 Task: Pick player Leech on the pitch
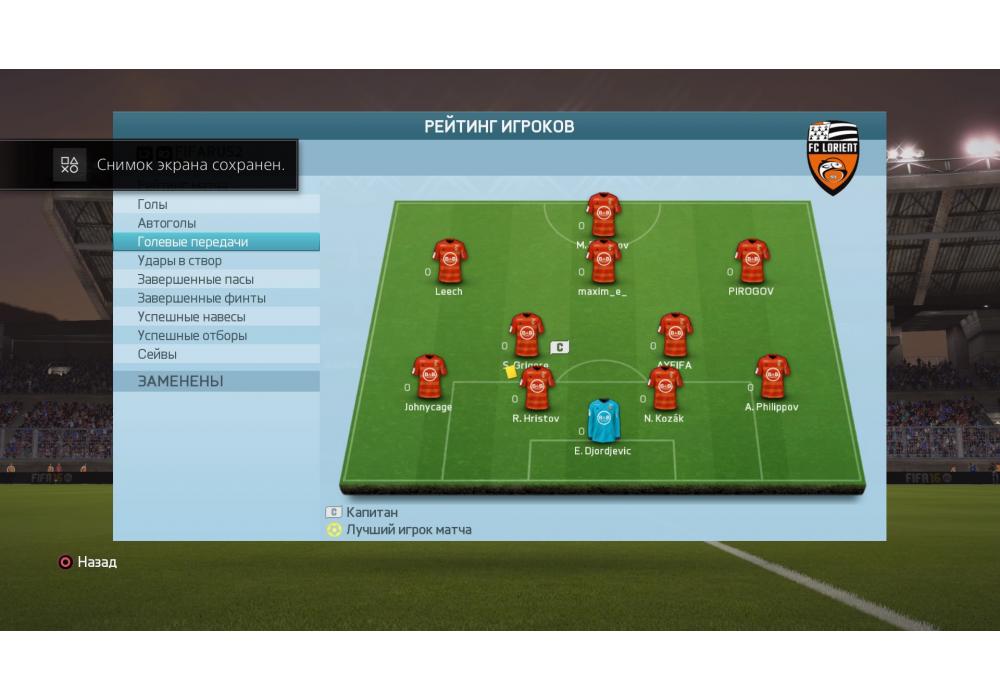[449, 262]
